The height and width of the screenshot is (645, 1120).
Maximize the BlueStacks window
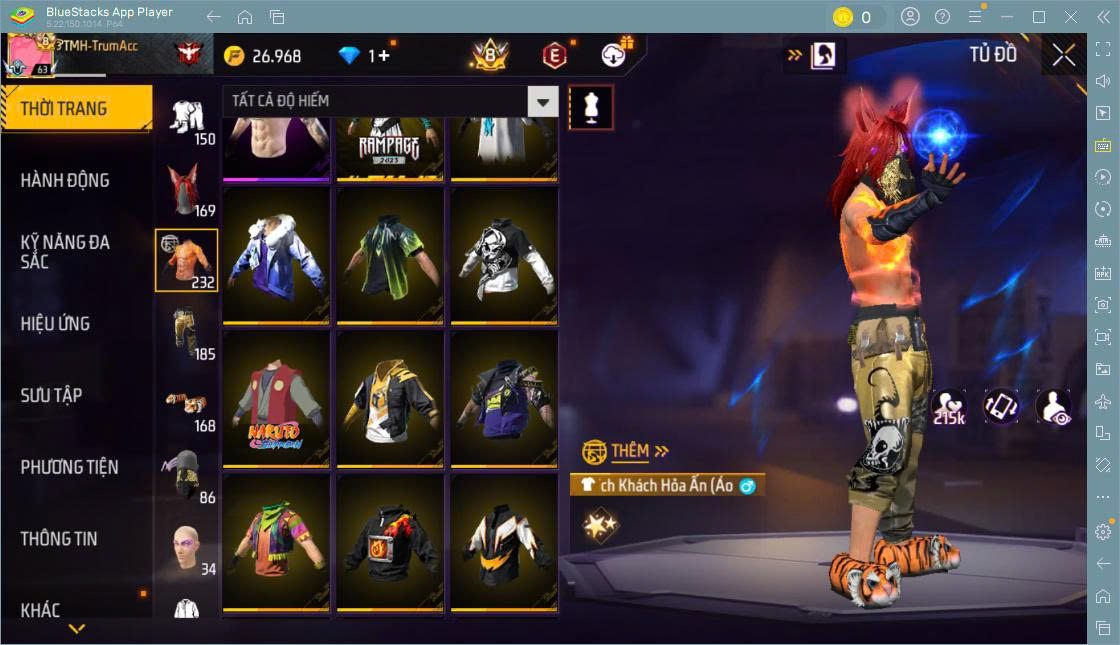pos(1039,17)
